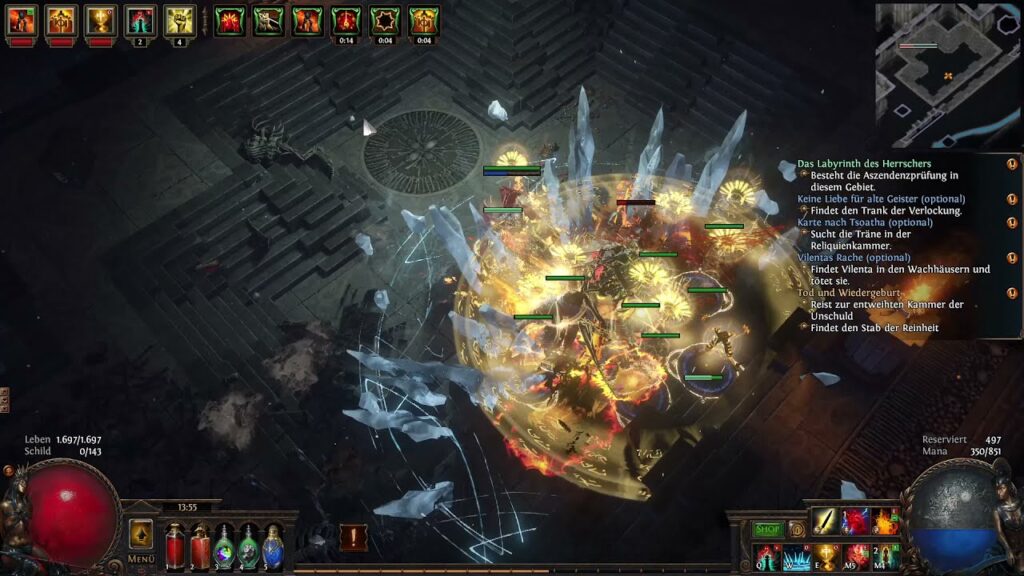1024x576 pixels.
Task: Click the spiky sunburst buff with 0:04 timer
Action: click(385, 20)
